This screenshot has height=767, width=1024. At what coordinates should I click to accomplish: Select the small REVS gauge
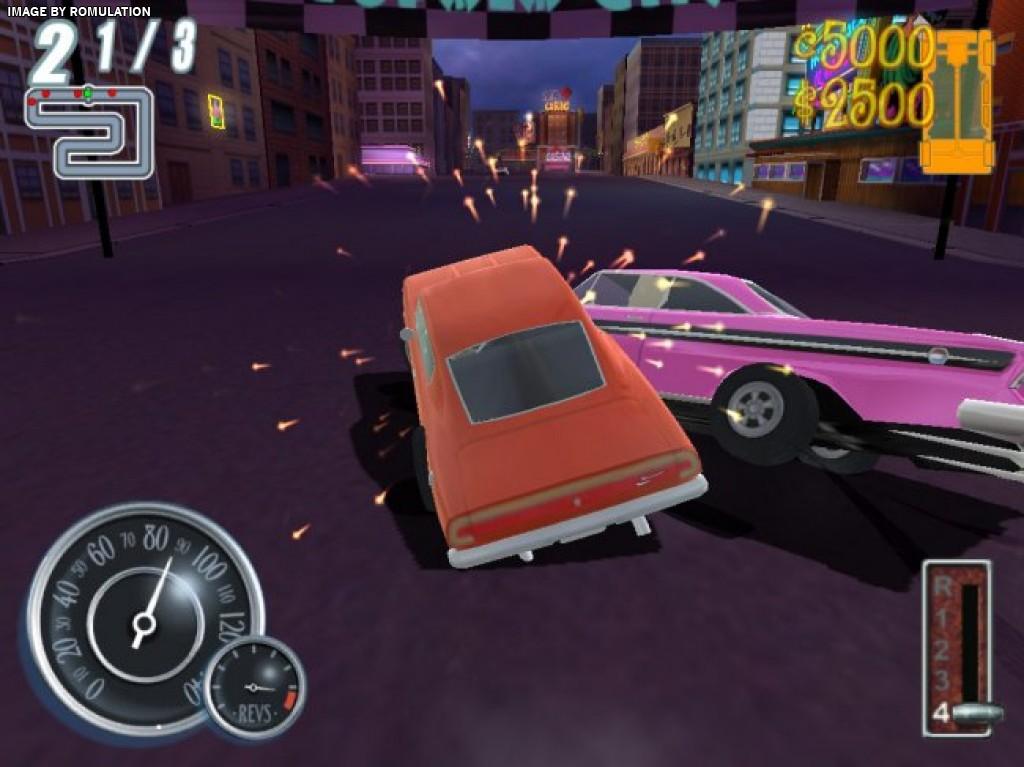coord(255,687)
